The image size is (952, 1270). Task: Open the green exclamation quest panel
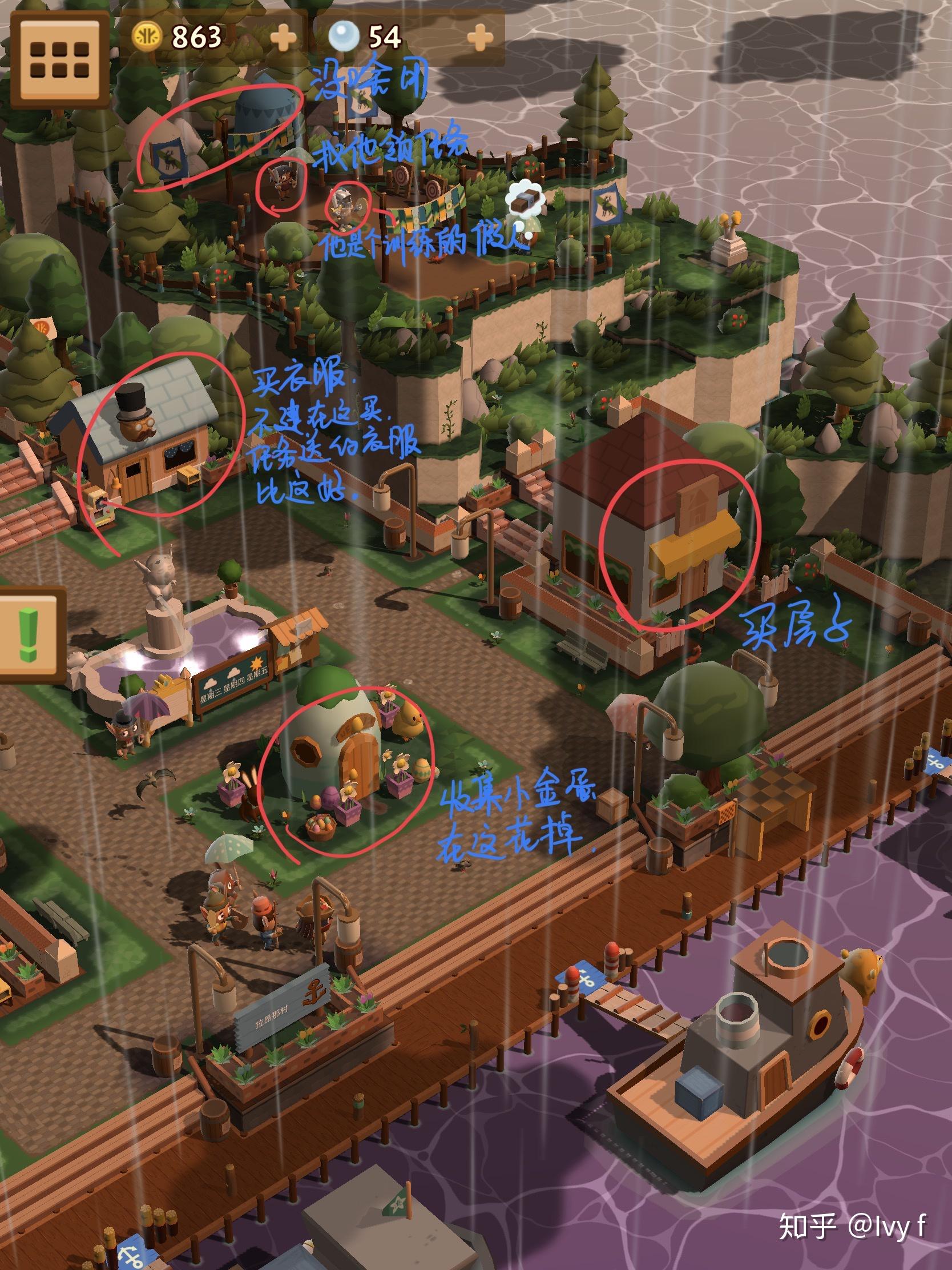[x=29, y=636]
